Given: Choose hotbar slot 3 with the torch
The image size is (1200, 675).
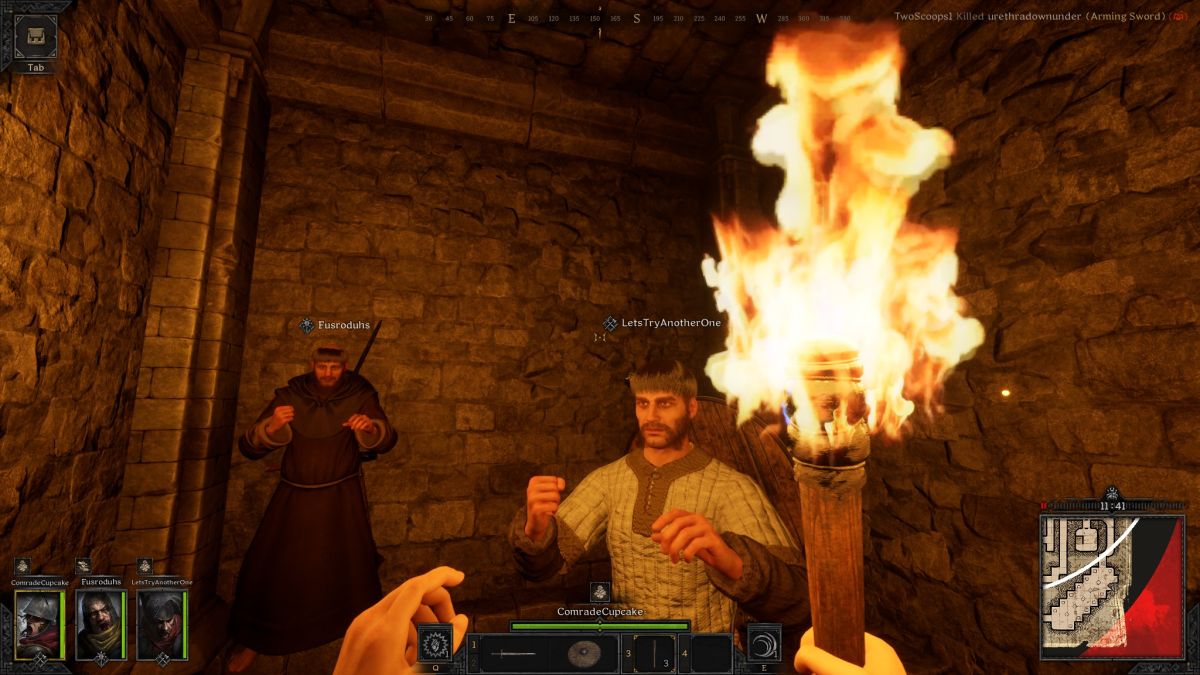Looking at the screenshot, I should click(654, 654).
